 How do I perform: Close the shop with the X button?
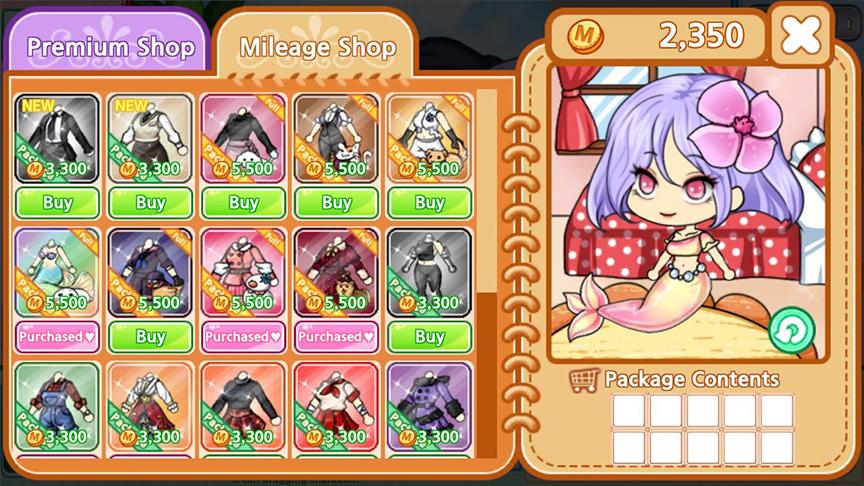click(x=800, y=36)
